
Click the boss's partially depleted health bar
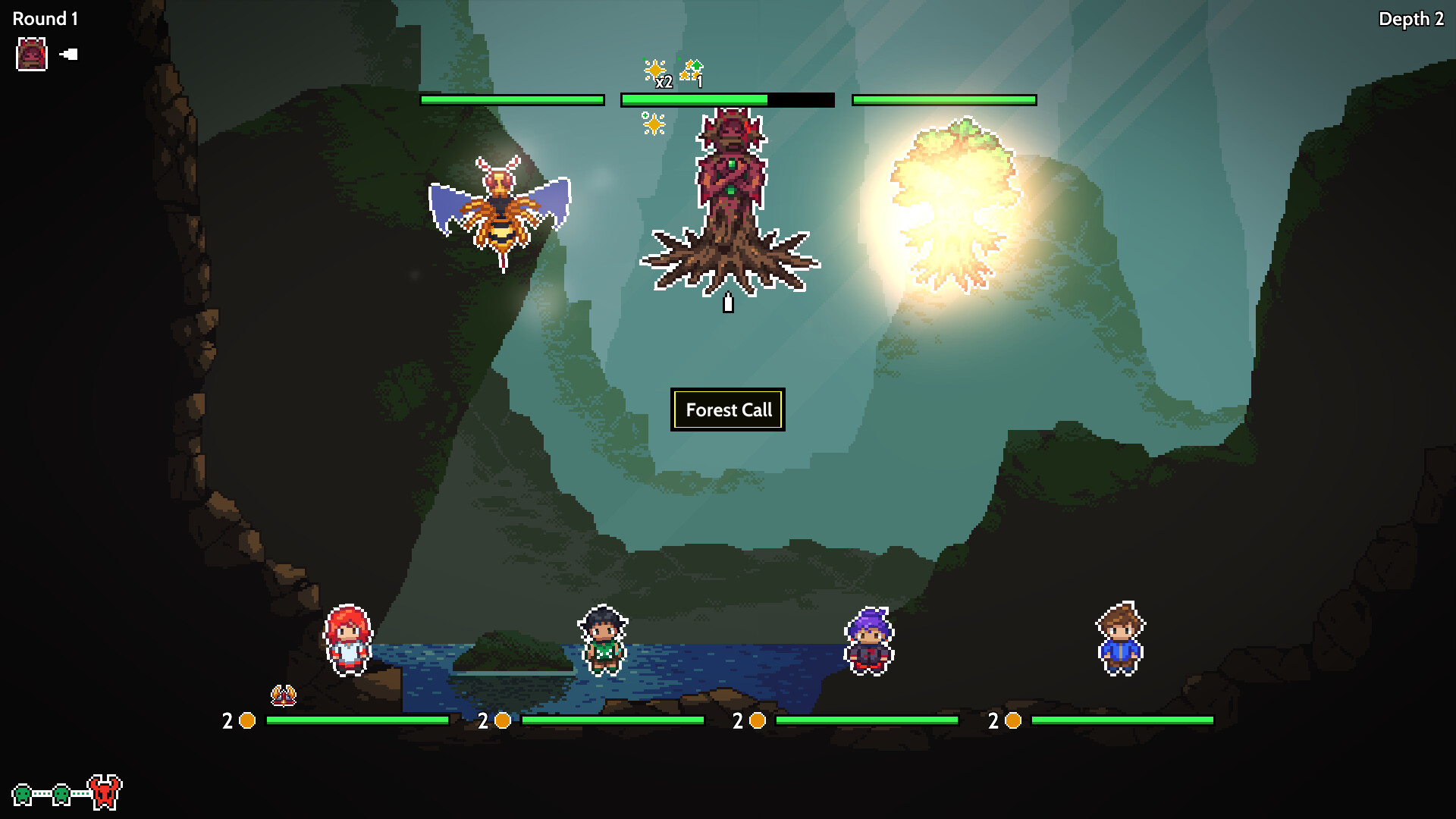pyautogui.click(x=727, y=99)
